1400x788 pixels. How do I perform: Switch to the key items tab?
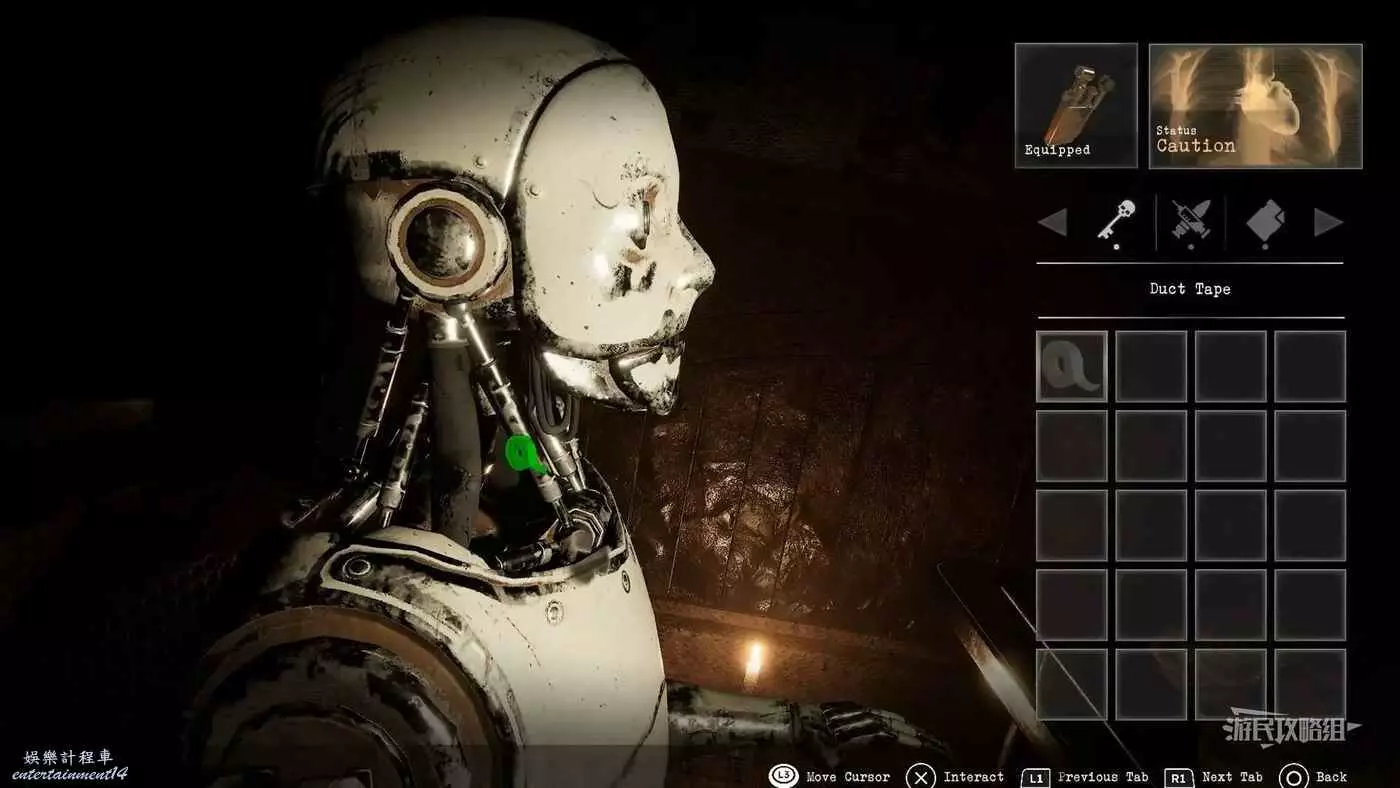pyautogui.click(x=1116, y=220)
